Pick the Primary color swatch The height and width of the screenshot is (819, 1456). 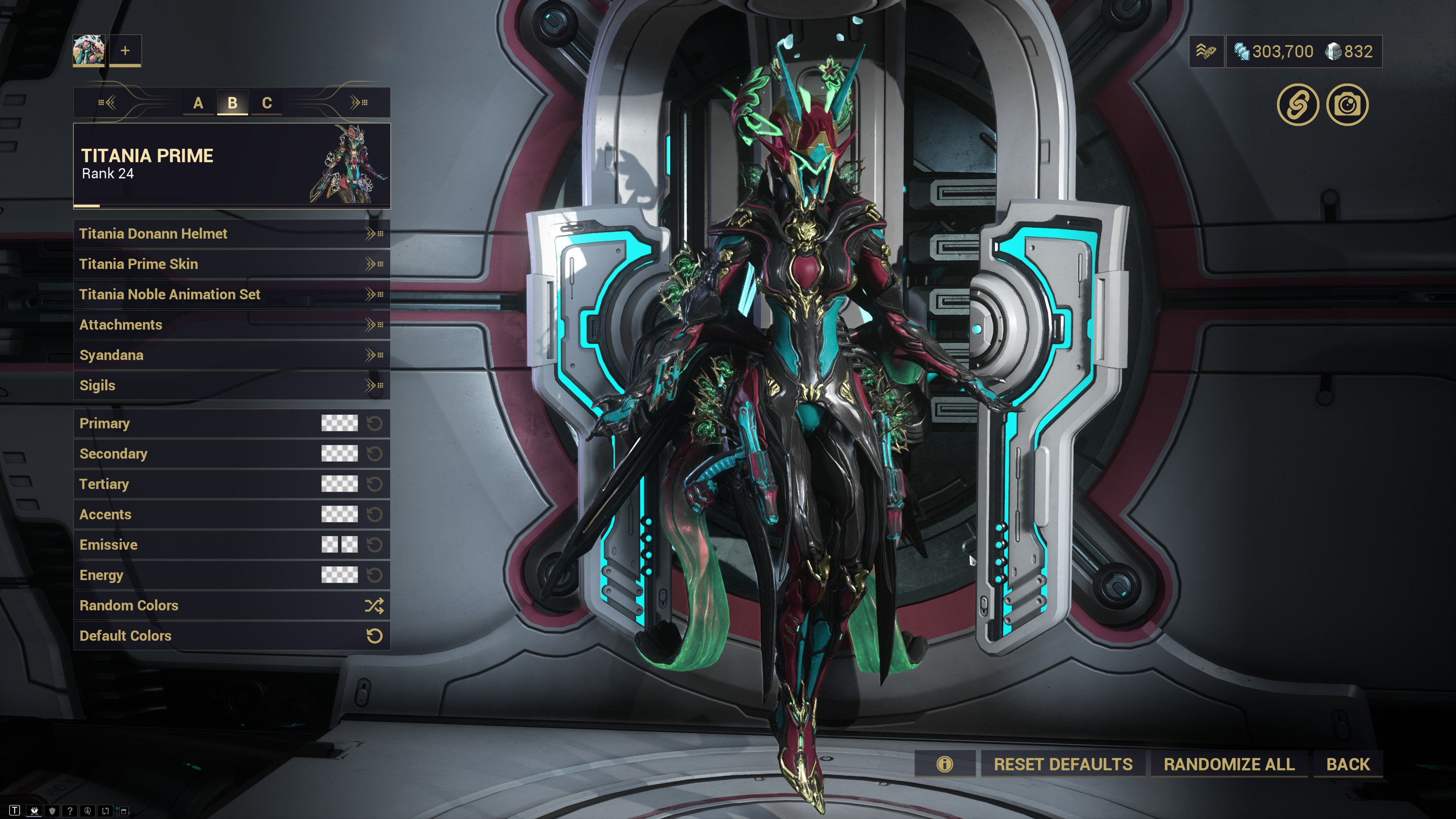click(x=339, y=423)
